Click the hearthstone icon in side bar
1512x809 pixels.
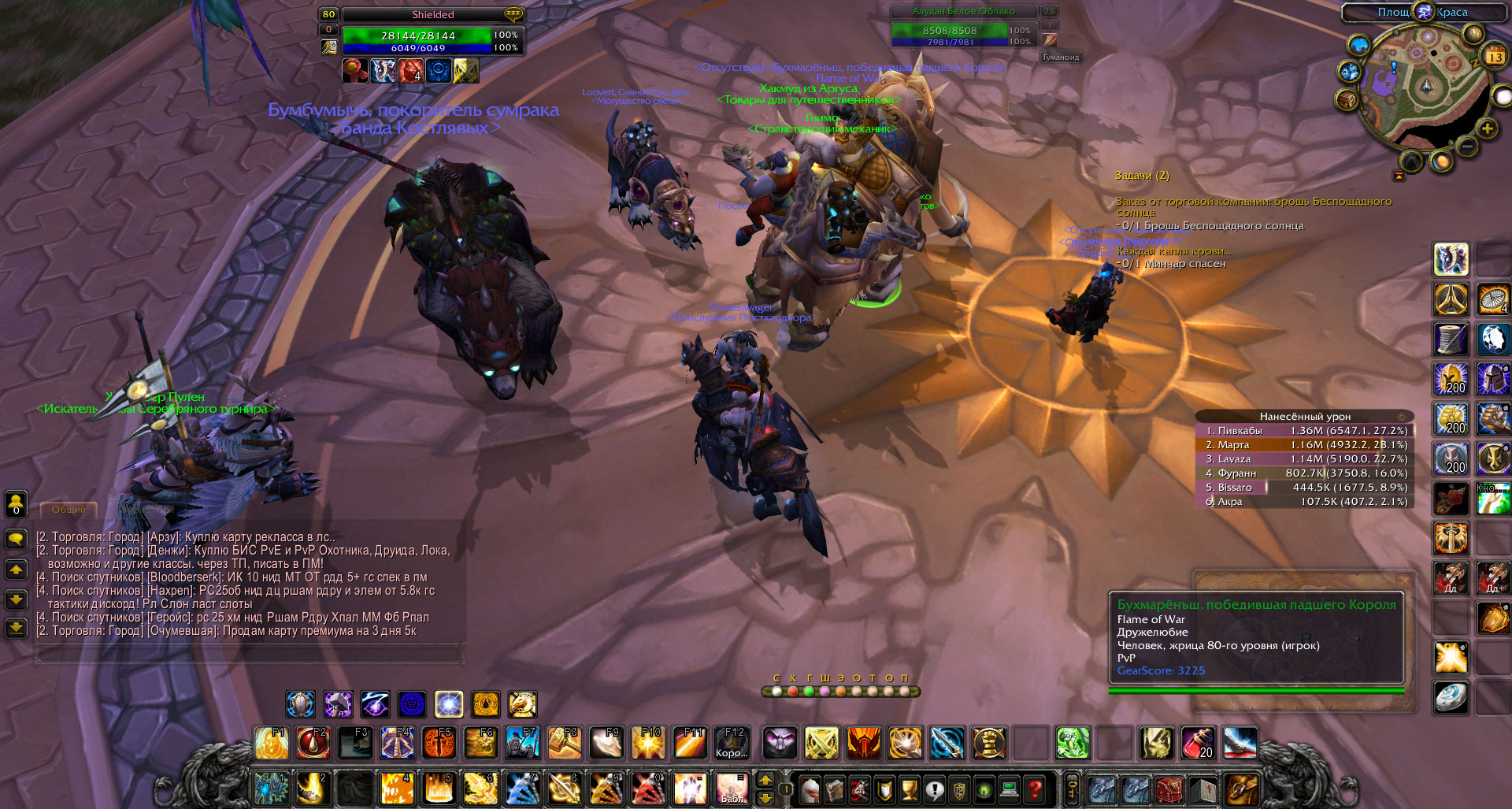[x=1451, y=698]
